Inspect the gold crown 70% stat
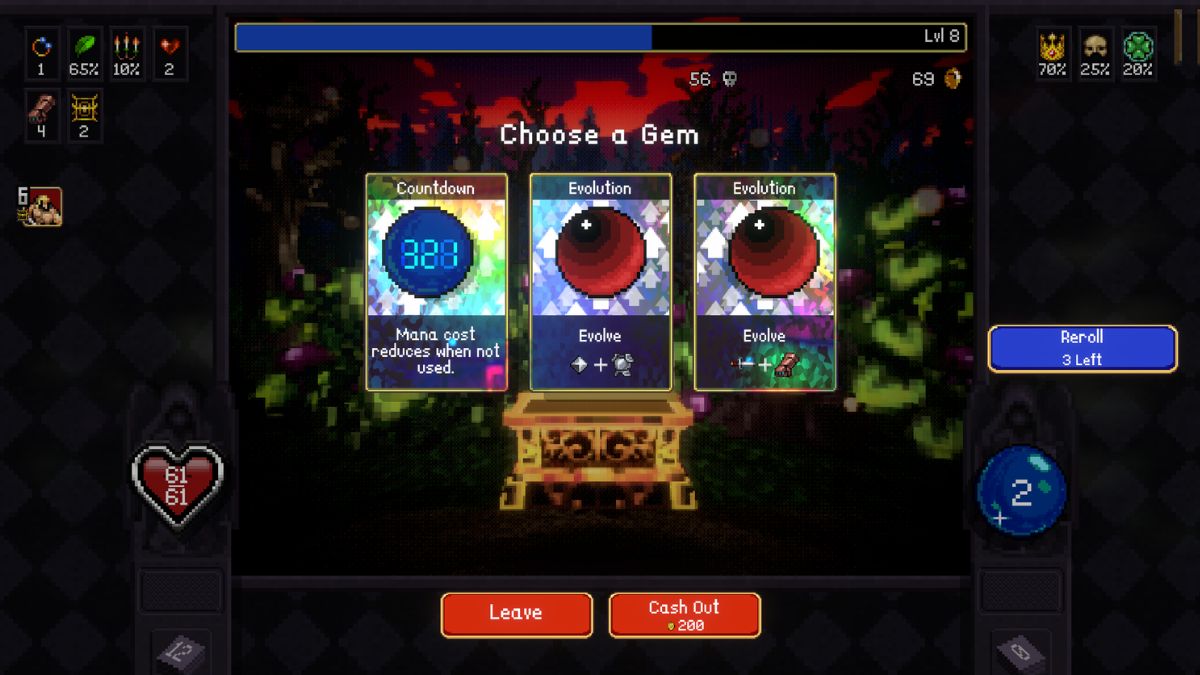Viewport: 1200px width, 675px height. 1052,48
